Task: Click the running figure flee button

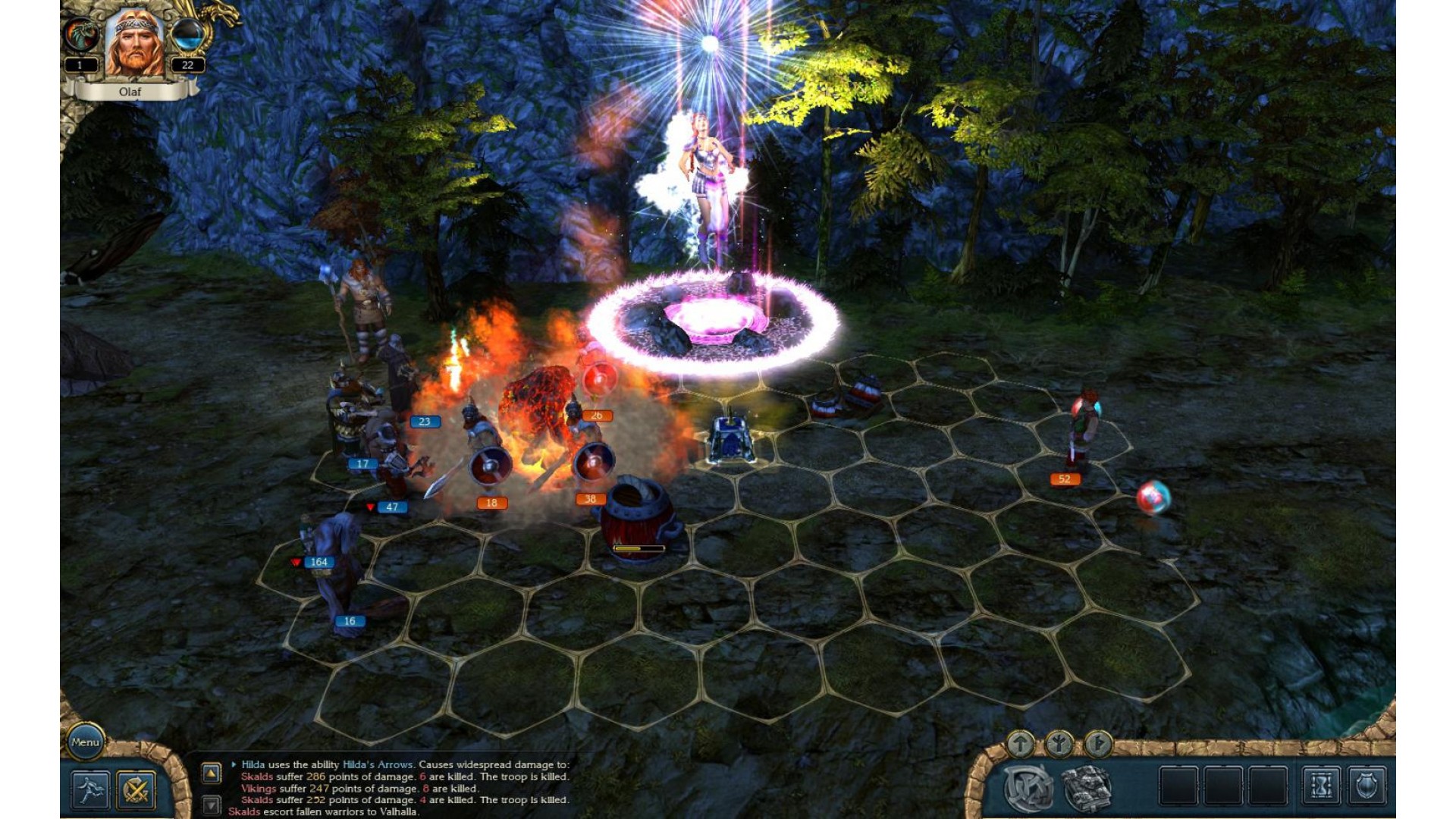Action: (x=91, y=789)
